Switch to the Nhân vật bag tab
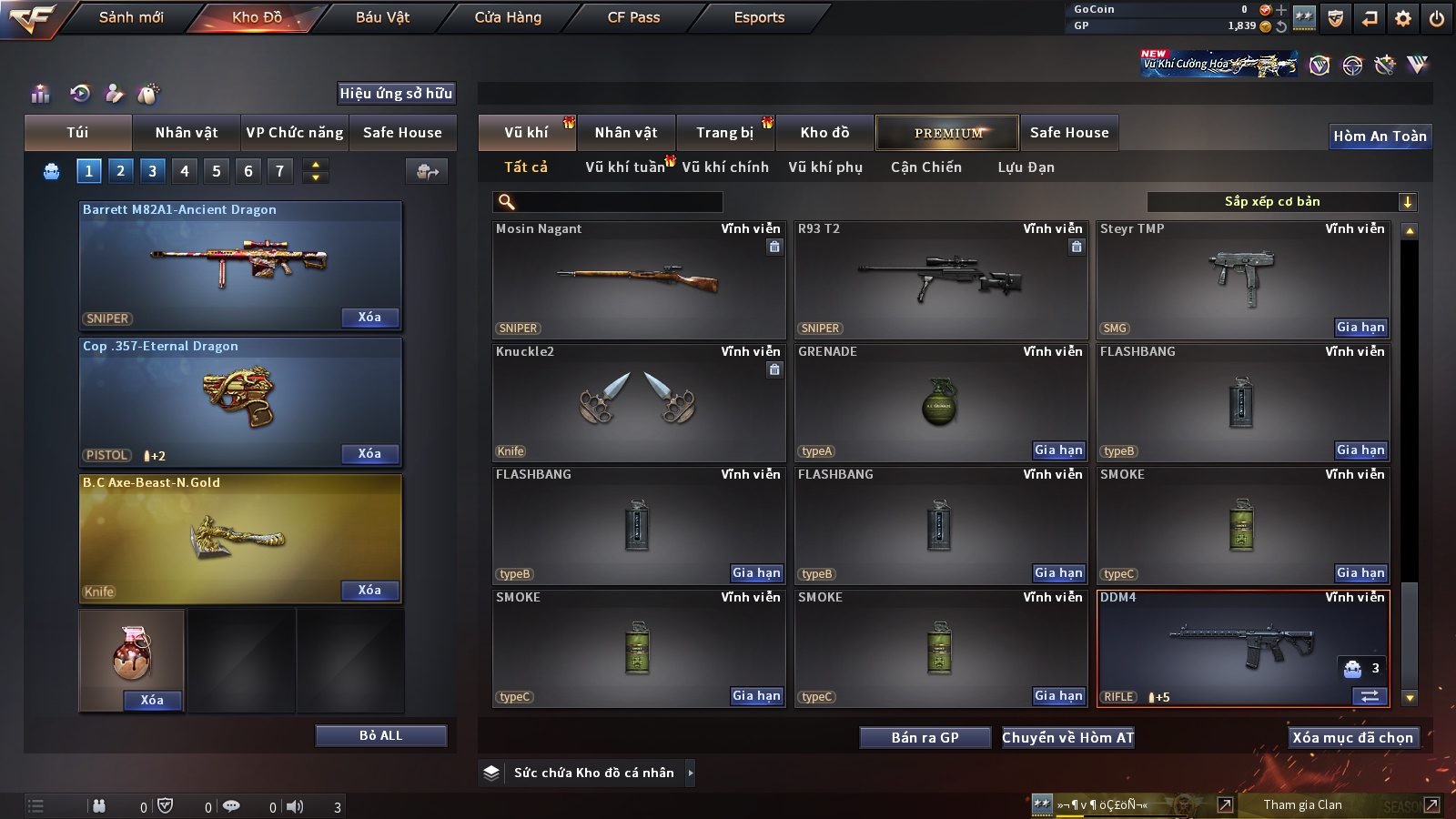Screen dimensions: 1456x819 coord(186,133)
